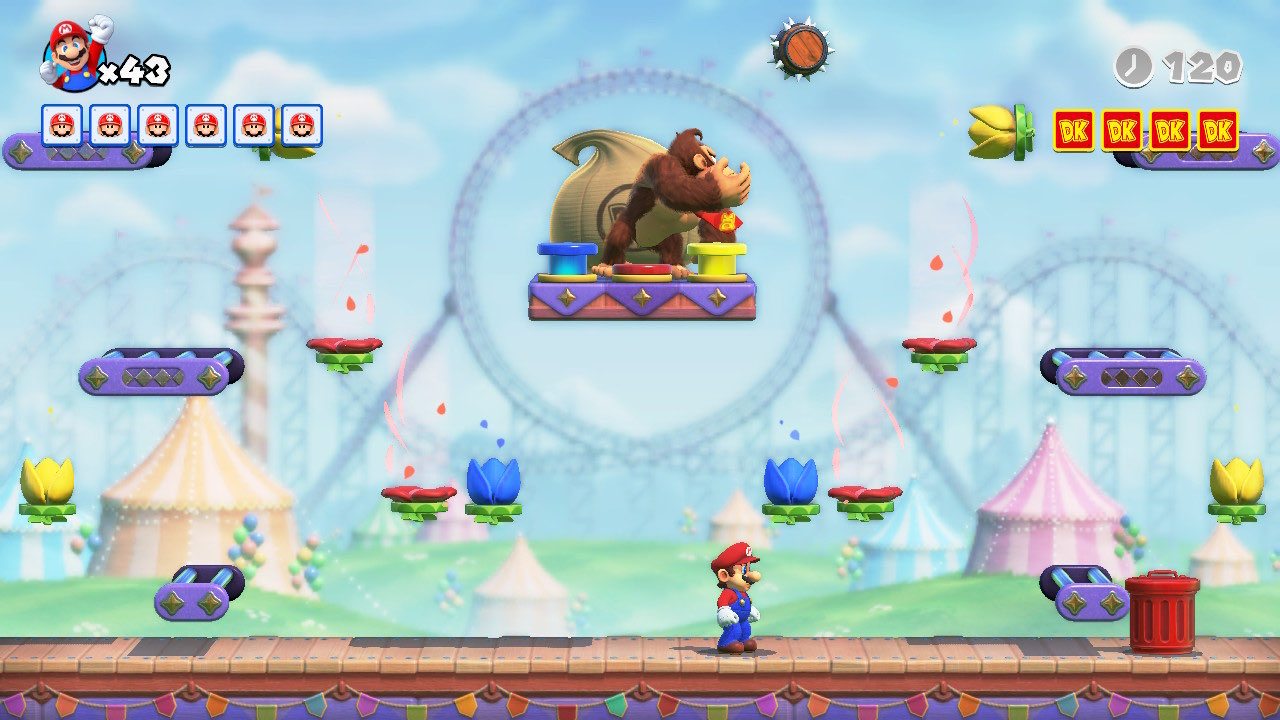Click the yellow tulip on the right ledge
This screenshot has width=1280, height=720.
click(1238, 480)
